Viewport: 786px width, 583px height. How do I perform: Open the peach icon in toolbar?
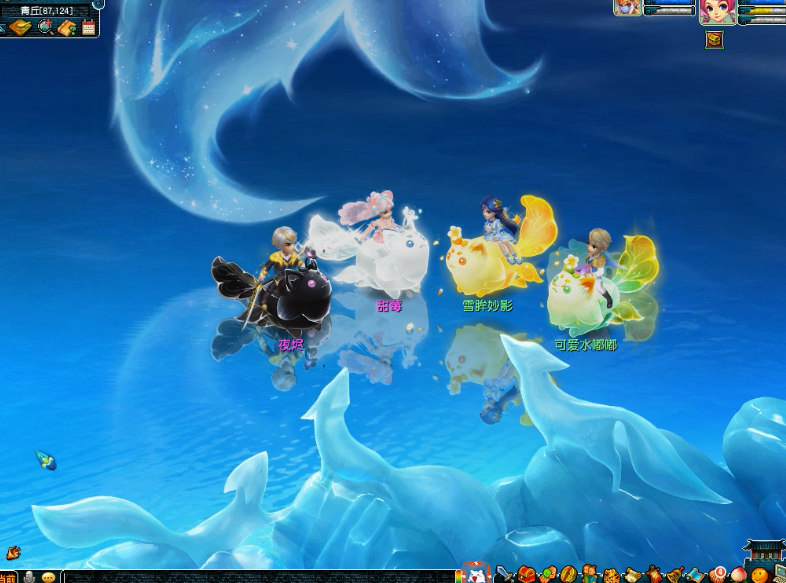pyautogui.click(x=738, y=575)
